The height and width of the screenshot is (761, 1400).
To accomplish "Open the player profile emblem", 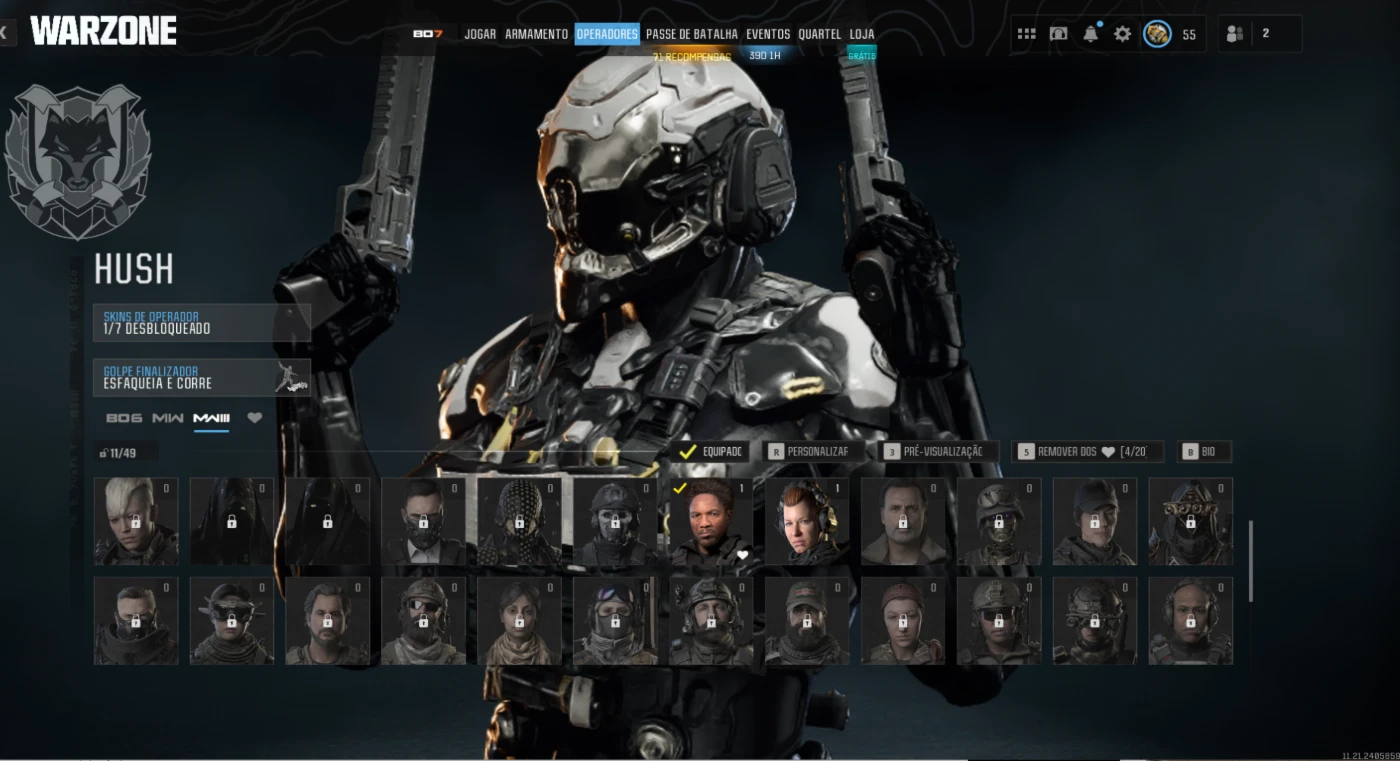I will coord(1157,34).
